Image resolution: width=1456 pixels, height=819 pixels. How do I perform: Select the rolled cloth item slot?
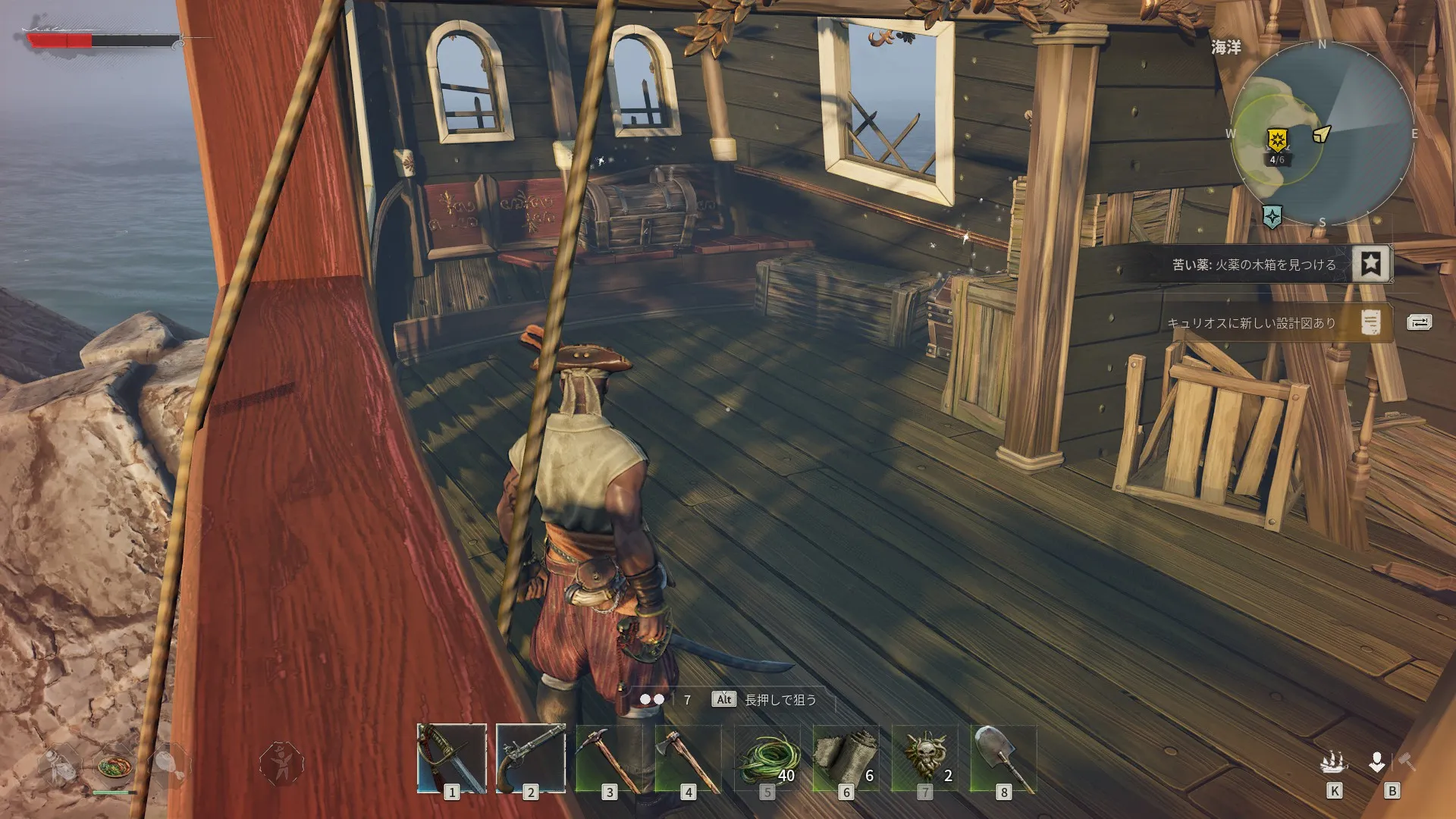tap(846, 758)
